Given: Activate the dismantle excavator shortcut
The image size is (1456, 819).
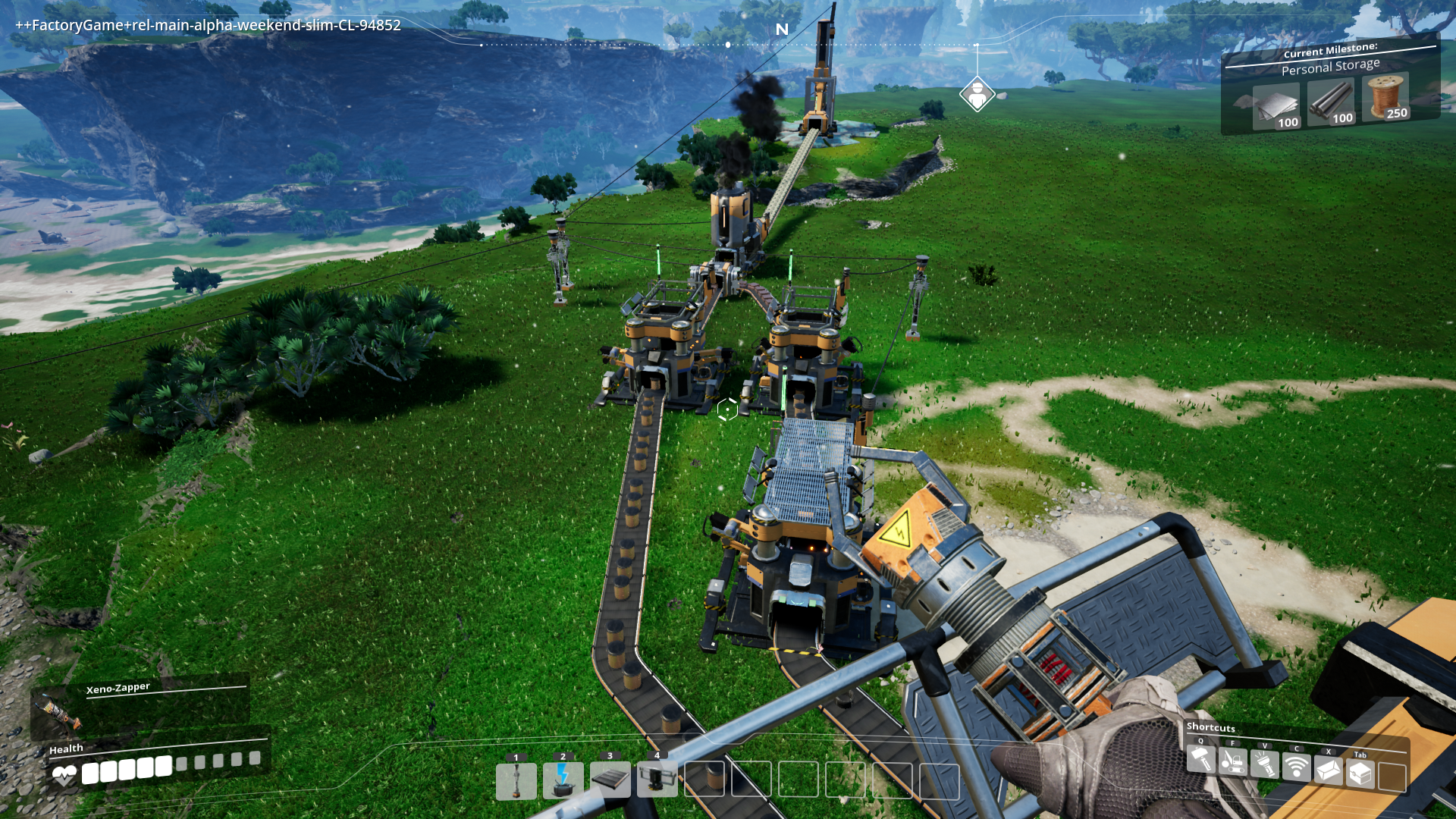Looking at the screenshot, I should click(x=1233, y=761).
